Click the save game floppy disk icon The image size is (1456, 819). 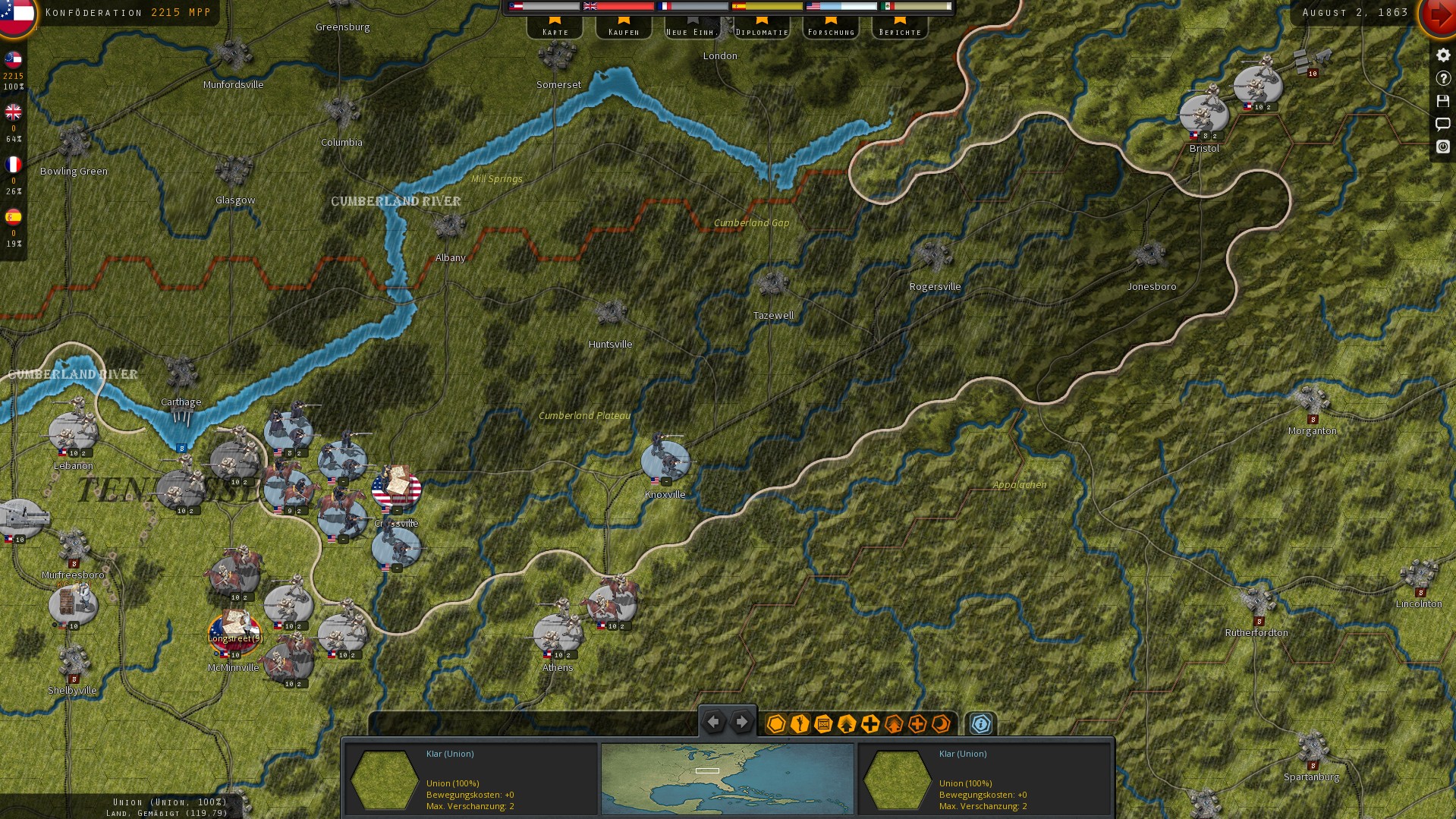(1442, 100)
